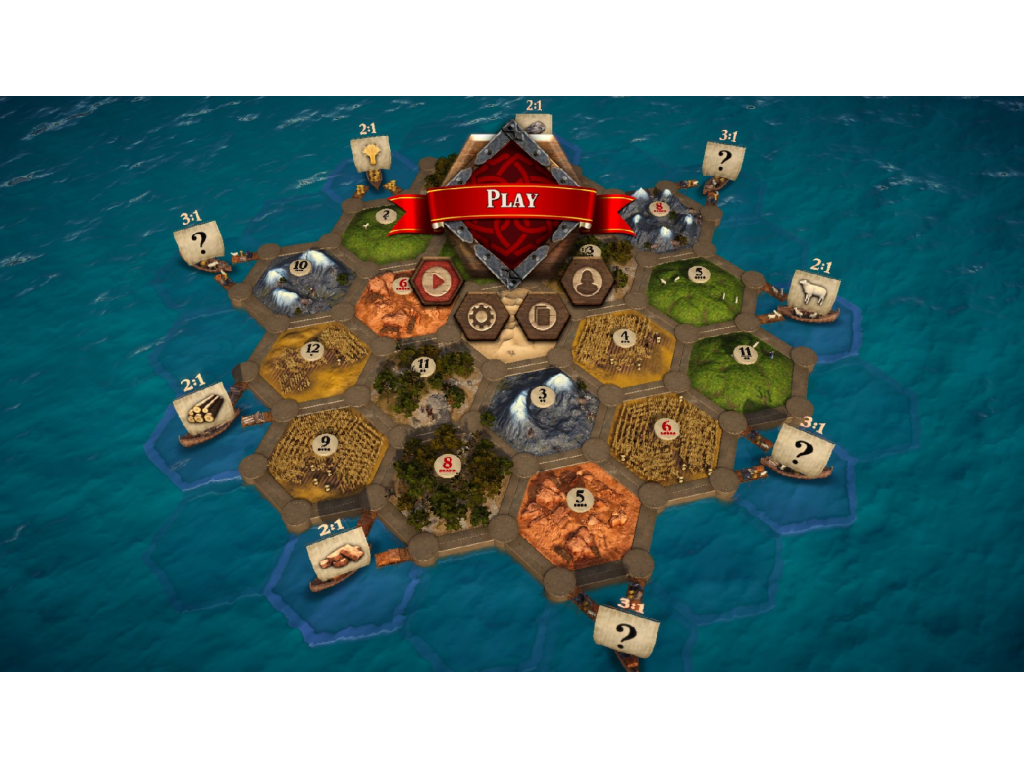This screenshot has height=768, width=1024.
Task: Open the red play-arrow hexagon button
Action: (x=436, y=282)
